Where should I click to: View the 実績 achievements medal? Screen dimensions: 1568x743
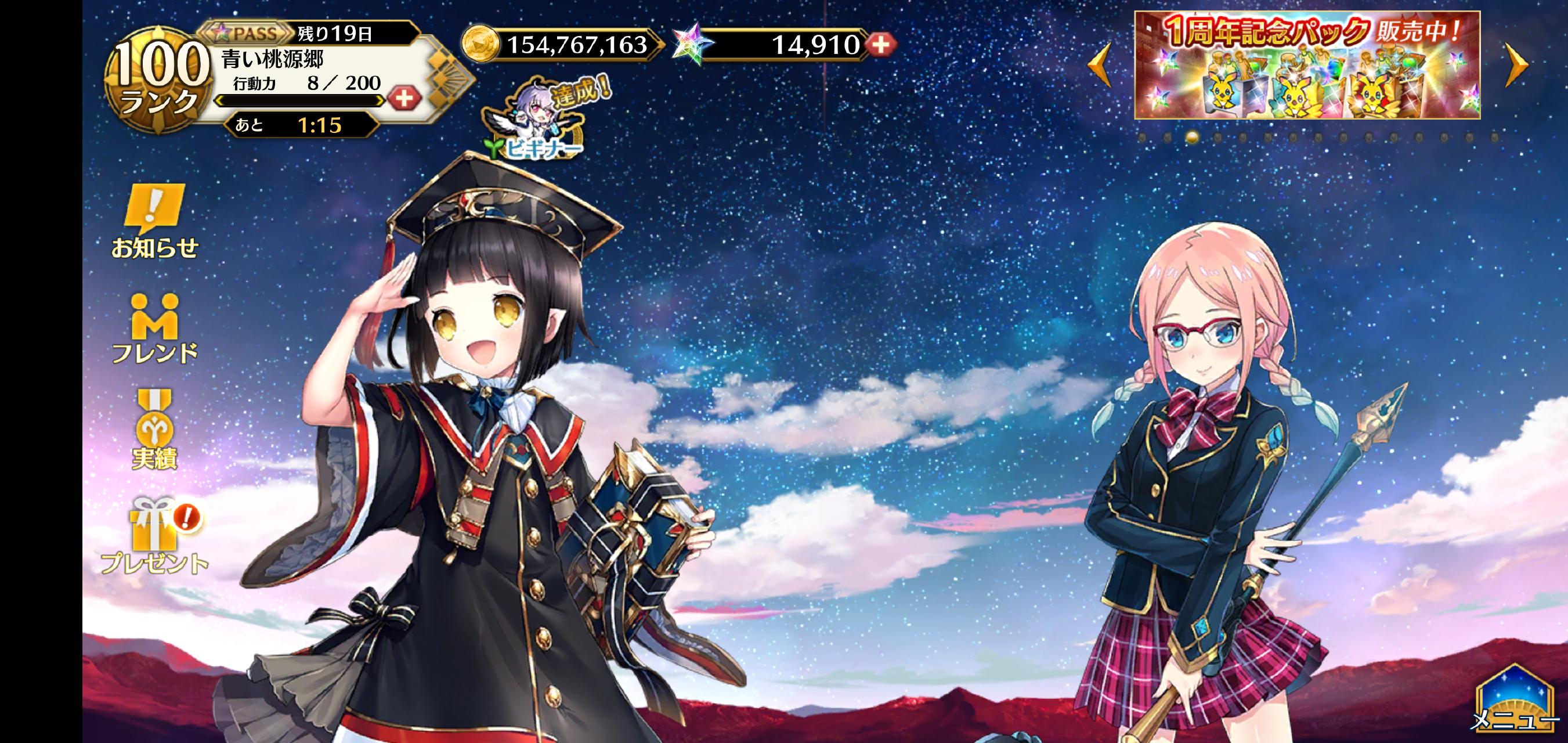[154, 430]
